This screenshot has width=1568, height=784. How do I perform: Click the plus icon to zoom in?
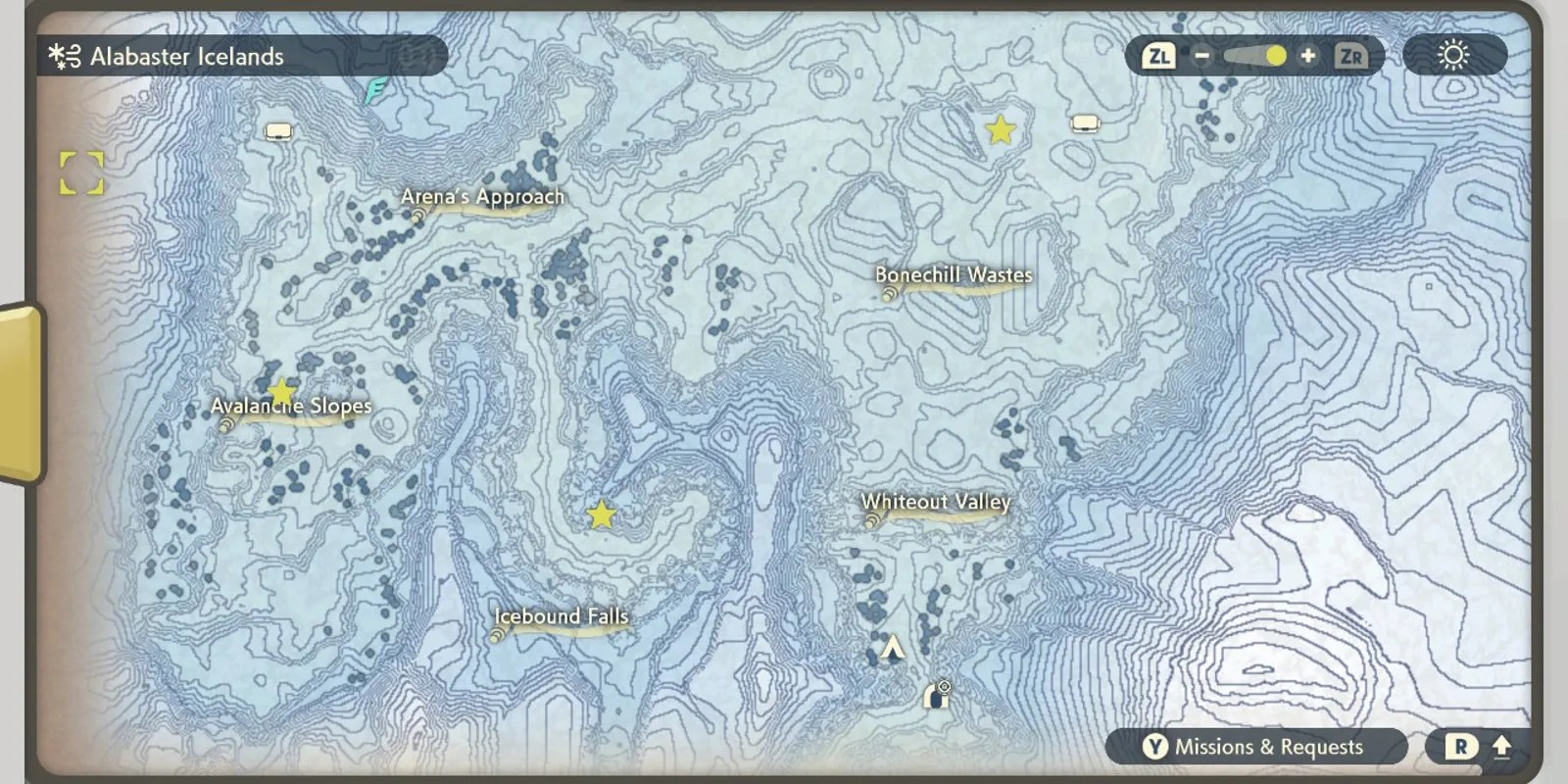(x=1308, y=56)
